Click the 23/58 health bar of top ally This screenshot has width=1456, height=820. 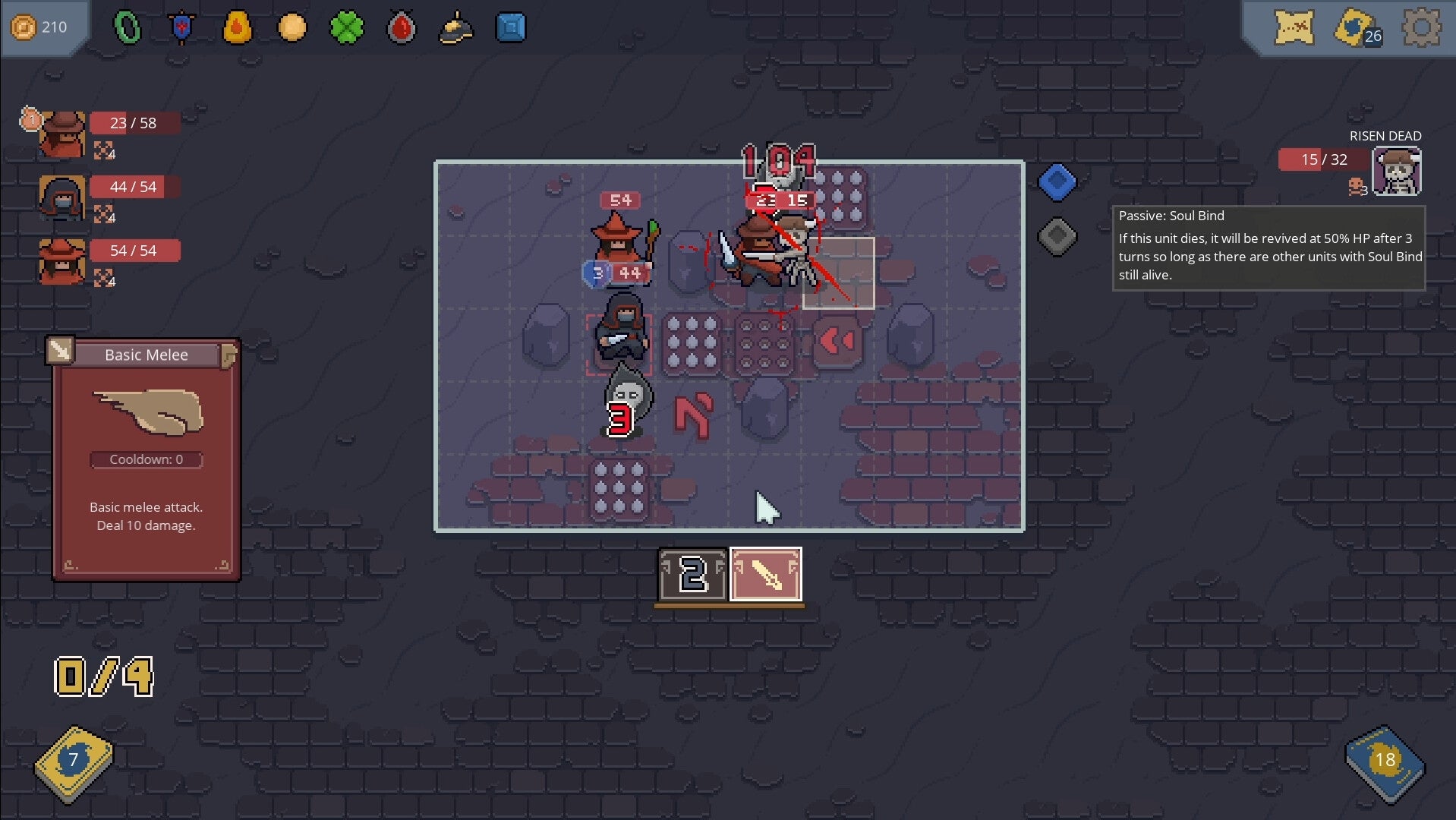135,122
